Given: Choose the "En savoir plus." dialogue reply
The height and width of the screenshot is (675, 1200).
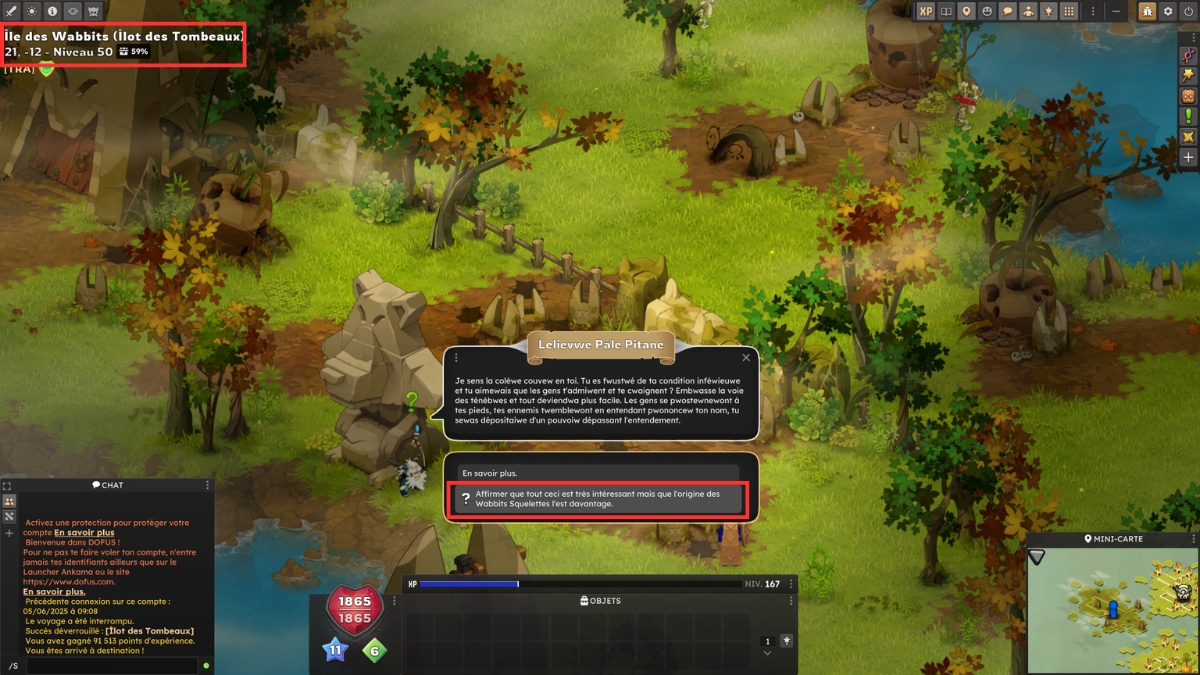Looking at the screenshot, I should (598, 472).
